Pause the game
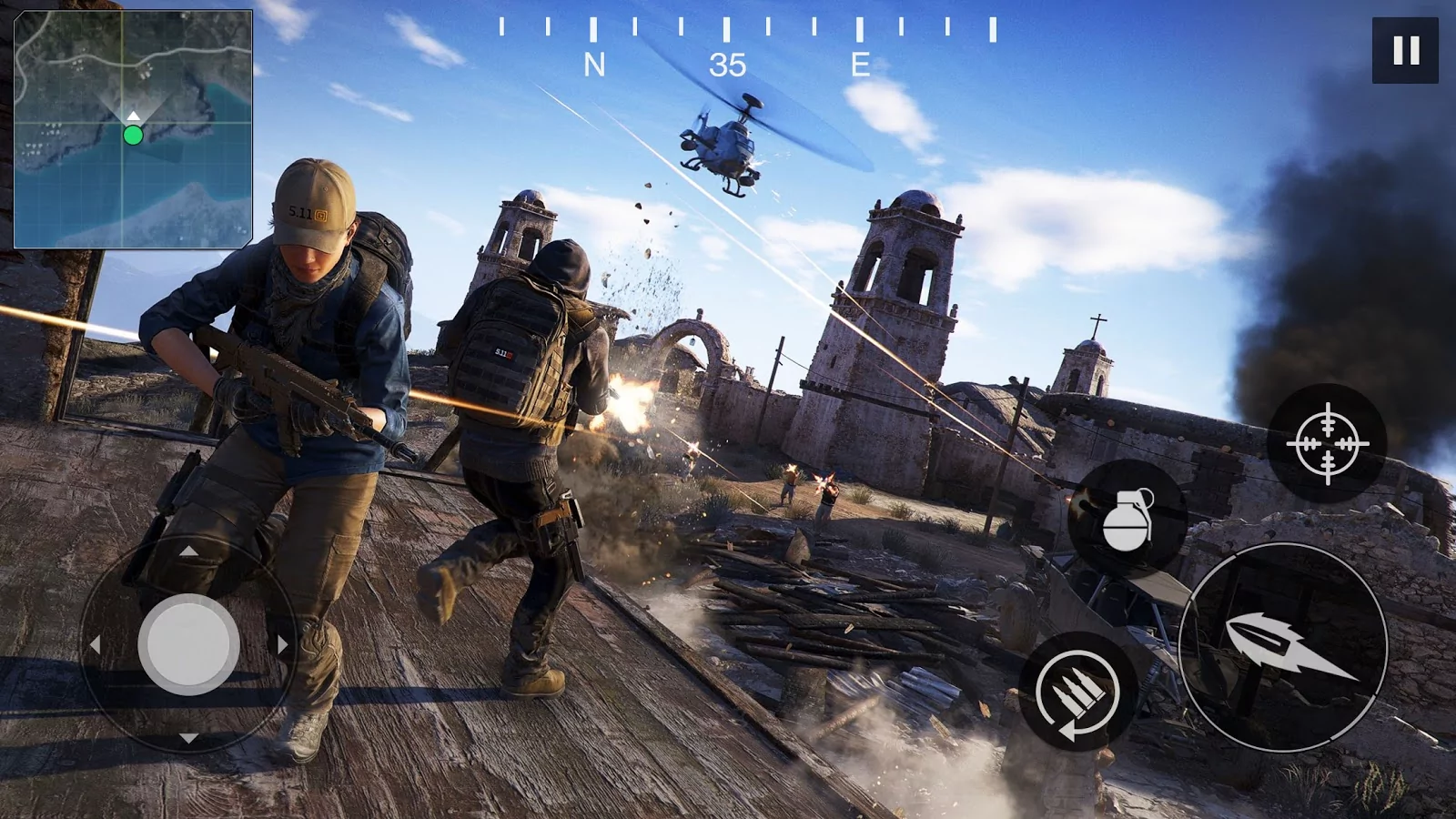The width and height of the screenshot is (1456, 819). (x=1405, y=50)
